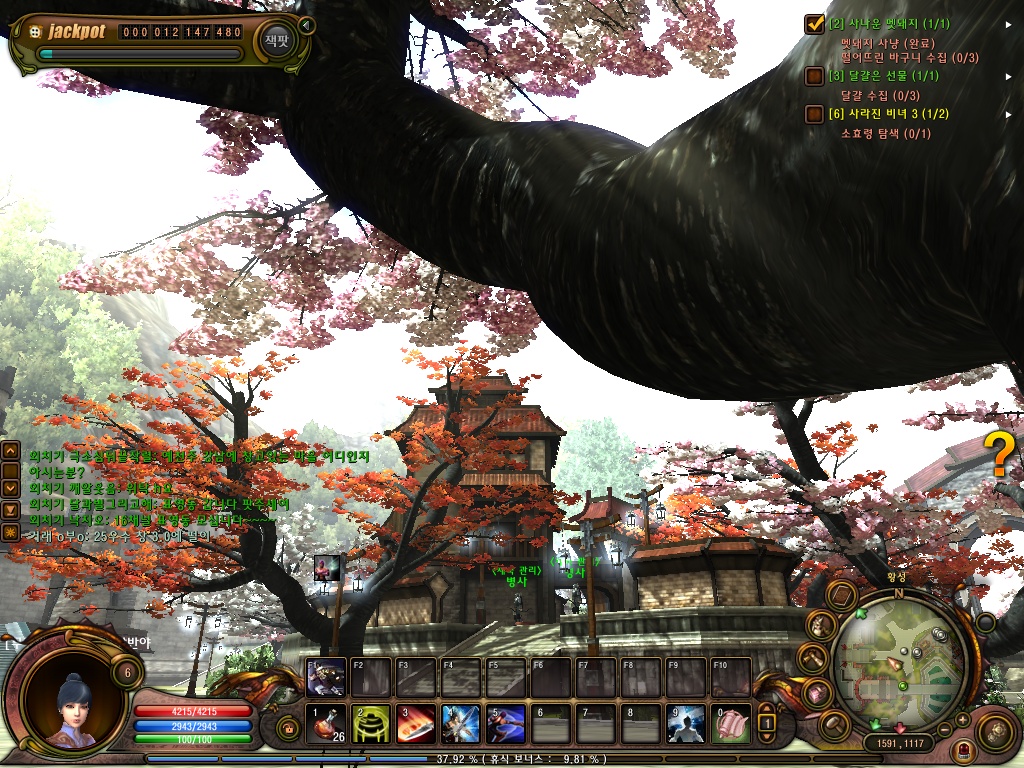Tick the 사라진 비녀 3 quest checkbox

[815, 114]
